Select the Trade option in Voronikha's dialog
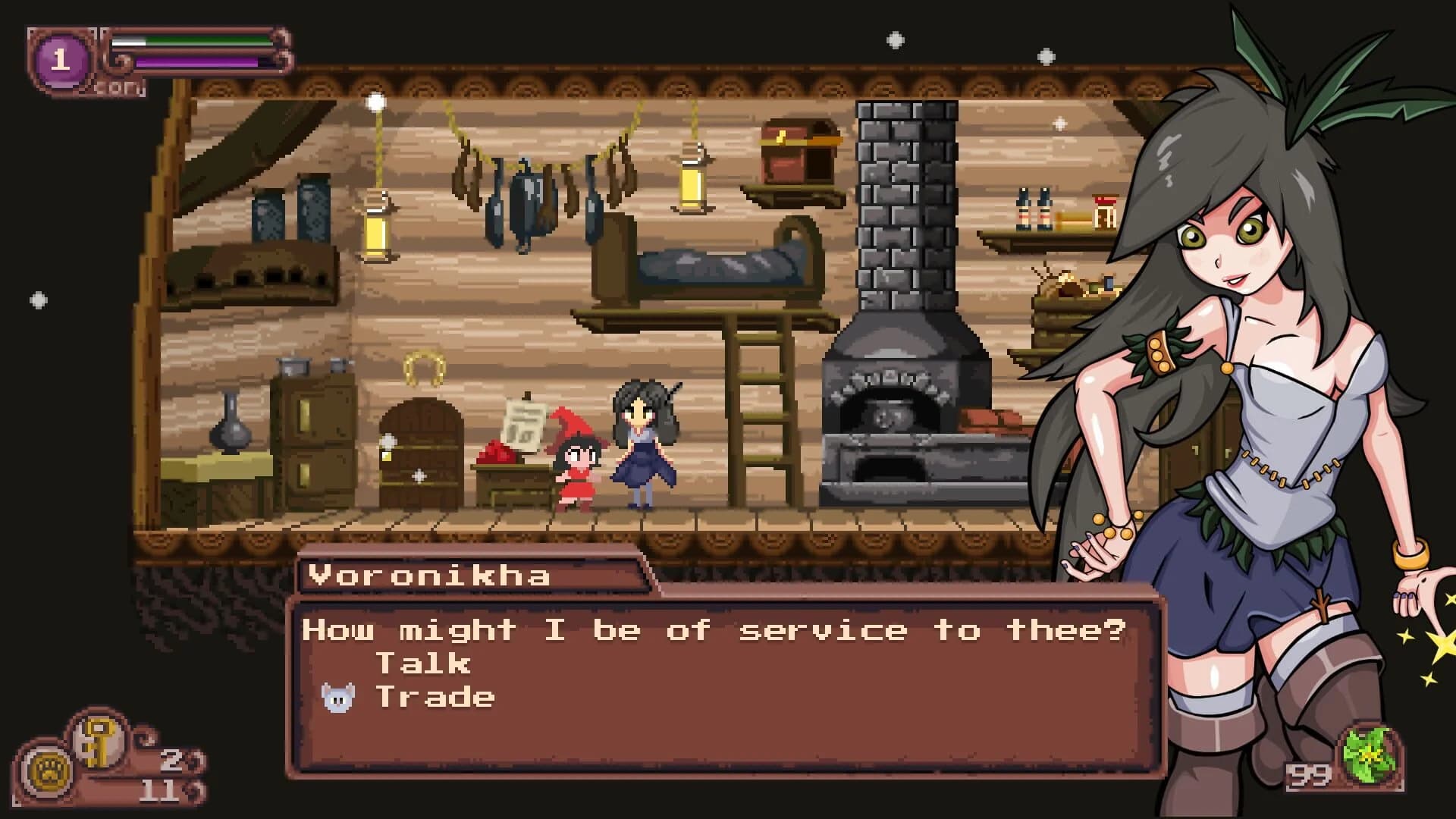 click(436, 695)
